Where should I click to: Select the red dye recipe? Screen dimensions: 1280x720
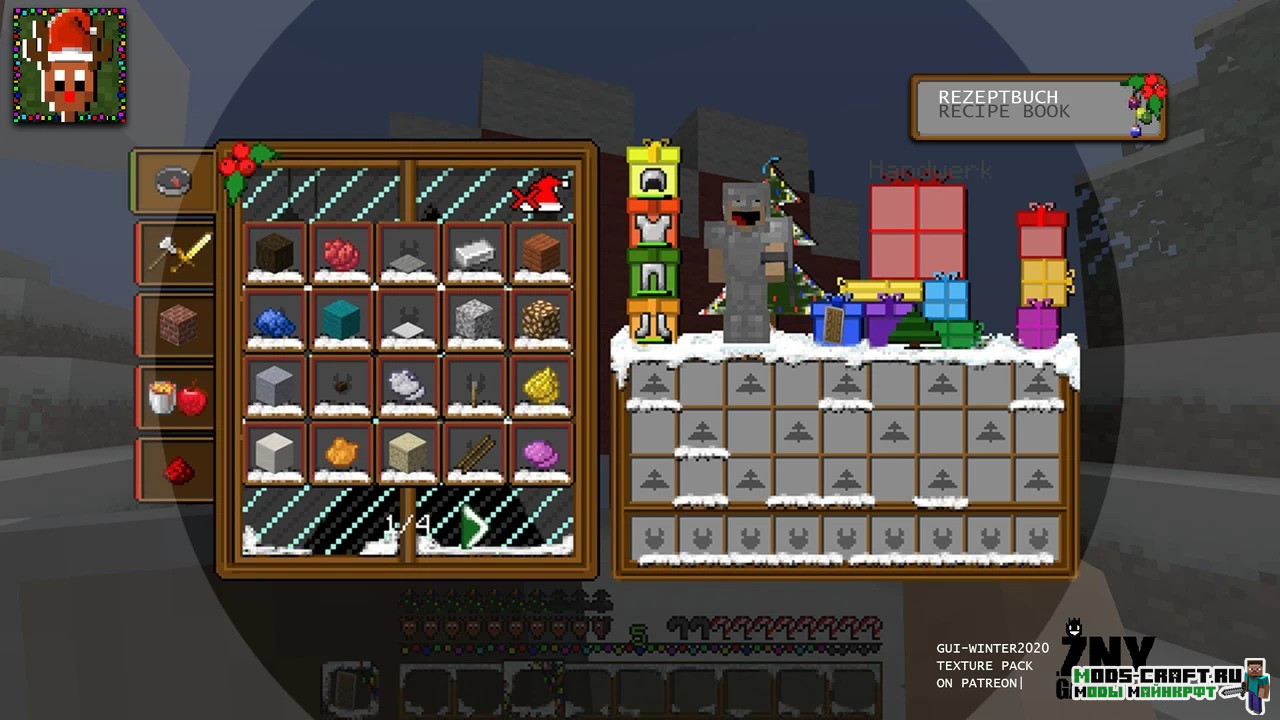tap(342, 253)
